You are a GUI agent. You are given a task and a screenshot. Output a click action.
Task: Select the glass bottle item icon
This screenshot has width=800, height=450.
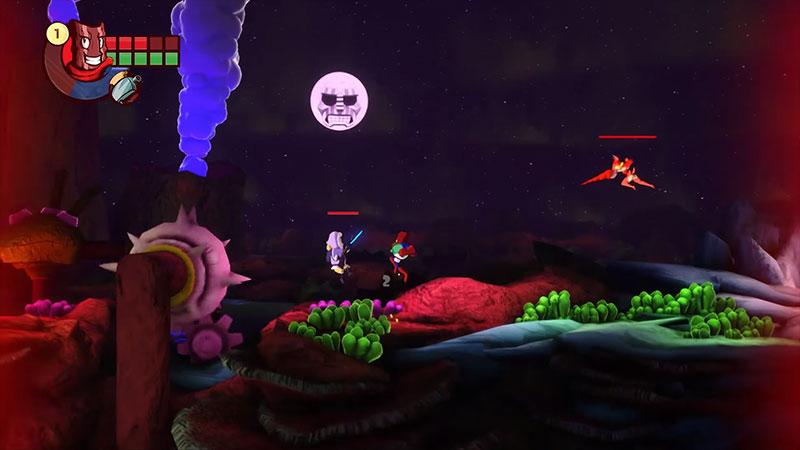[124, 88]
